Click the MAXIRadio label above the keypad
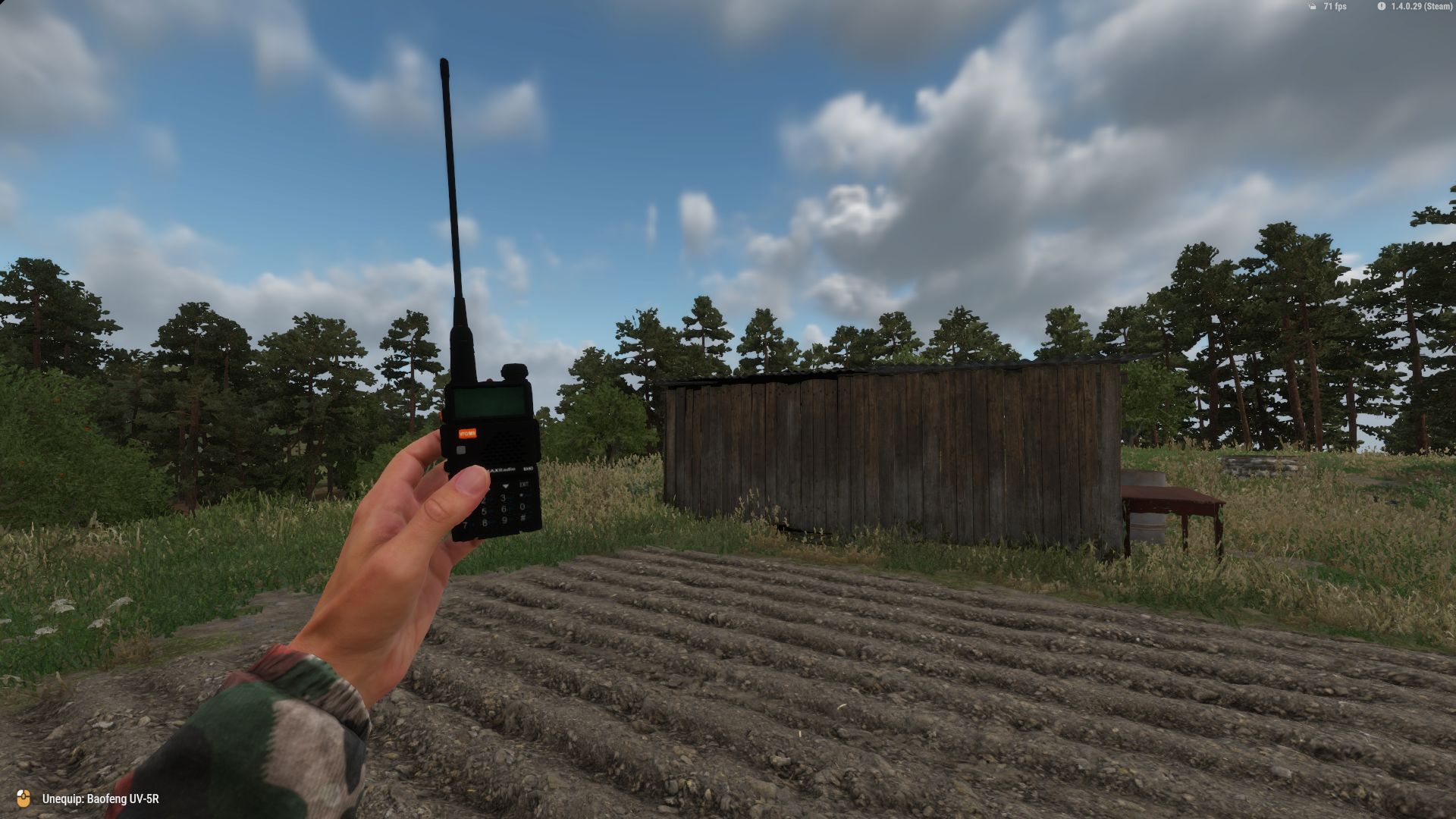This screenshot has height=819, width=1456. (501, 469)
